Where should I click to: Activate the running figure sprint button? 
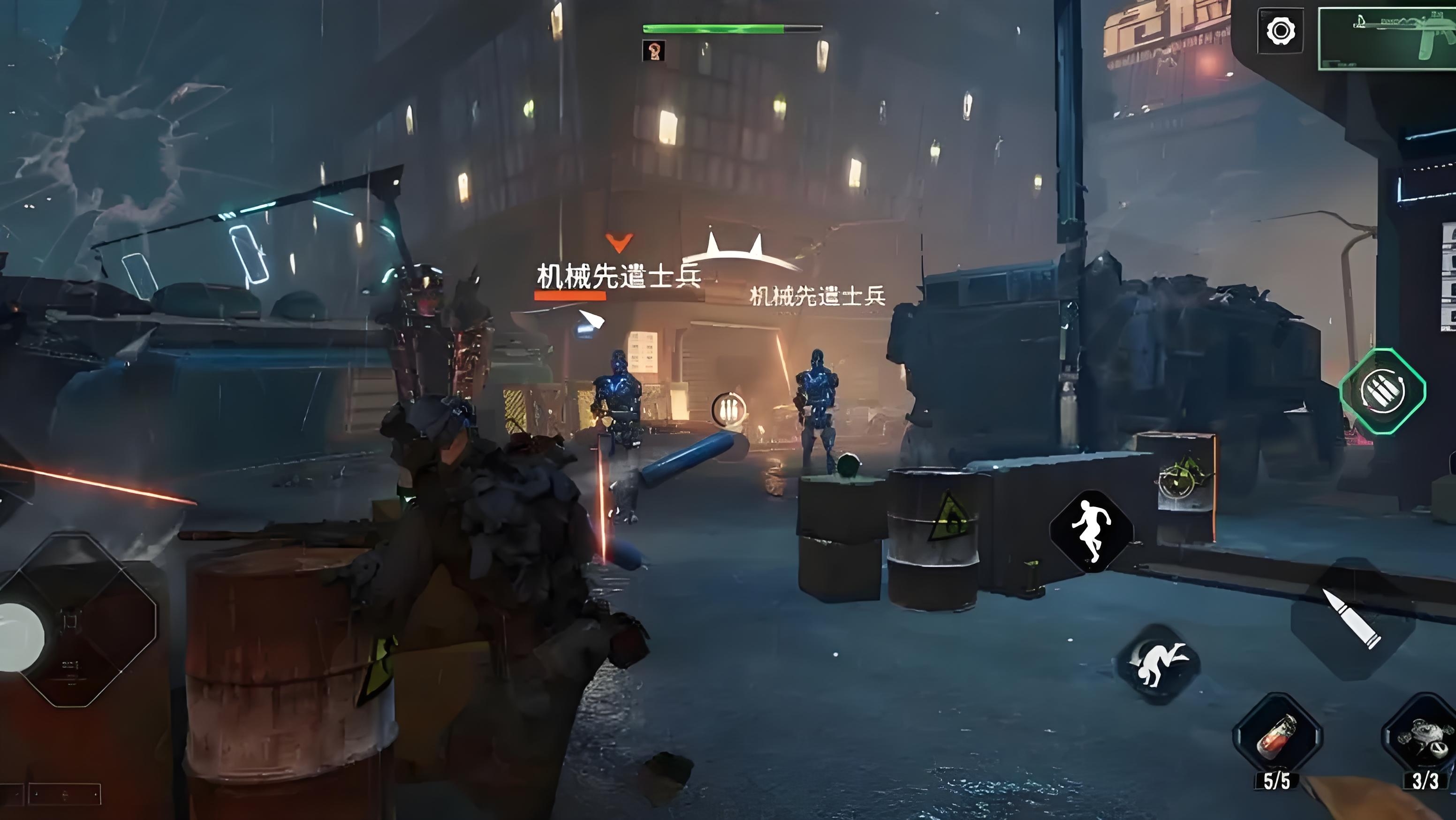tap(1092, 531)
